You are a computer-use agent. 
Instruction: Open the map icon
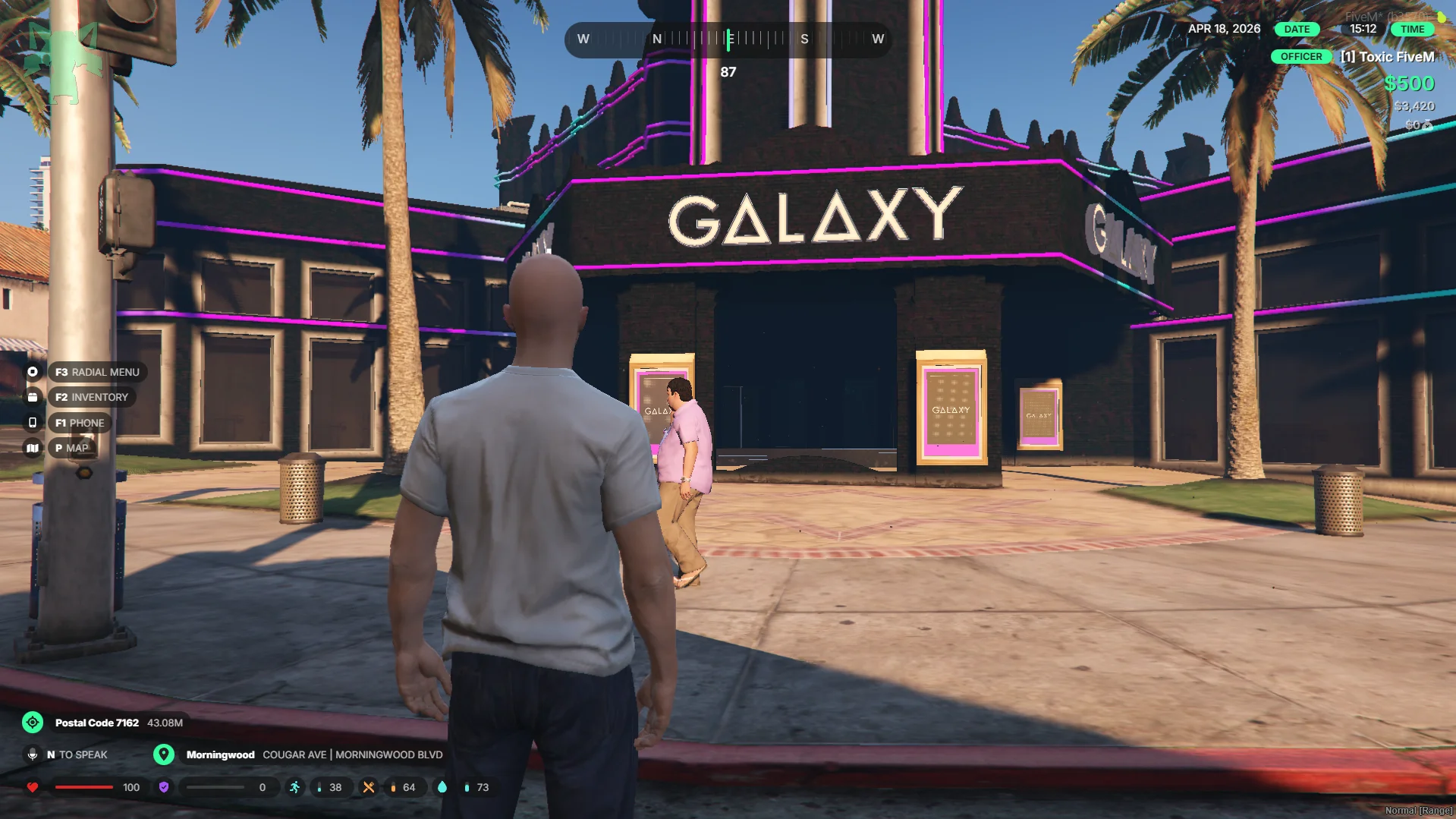tap(33, 448)
